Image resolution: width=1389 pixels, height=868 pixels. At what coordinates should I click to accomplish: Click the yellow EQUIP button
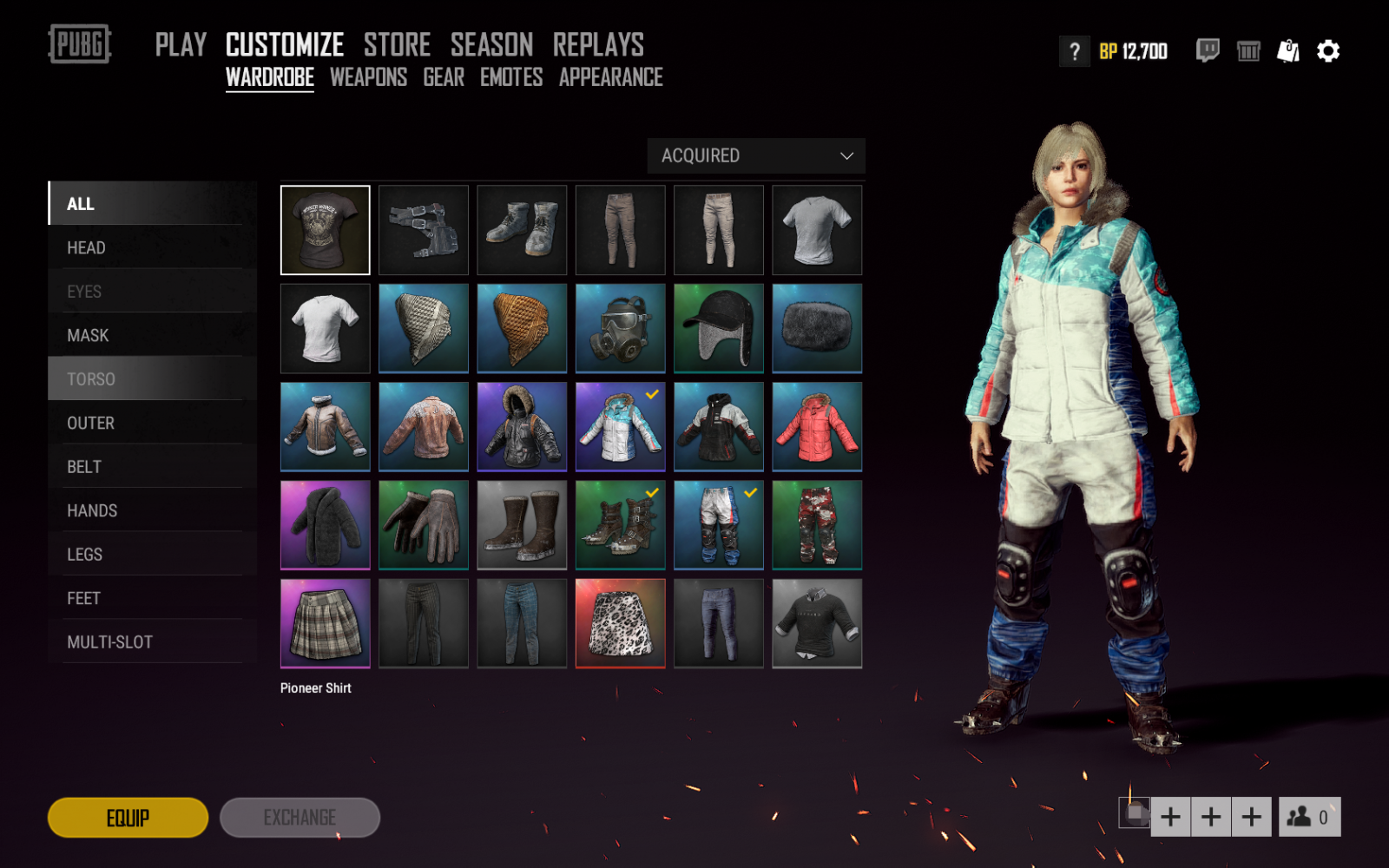click(x=128, y=818)
